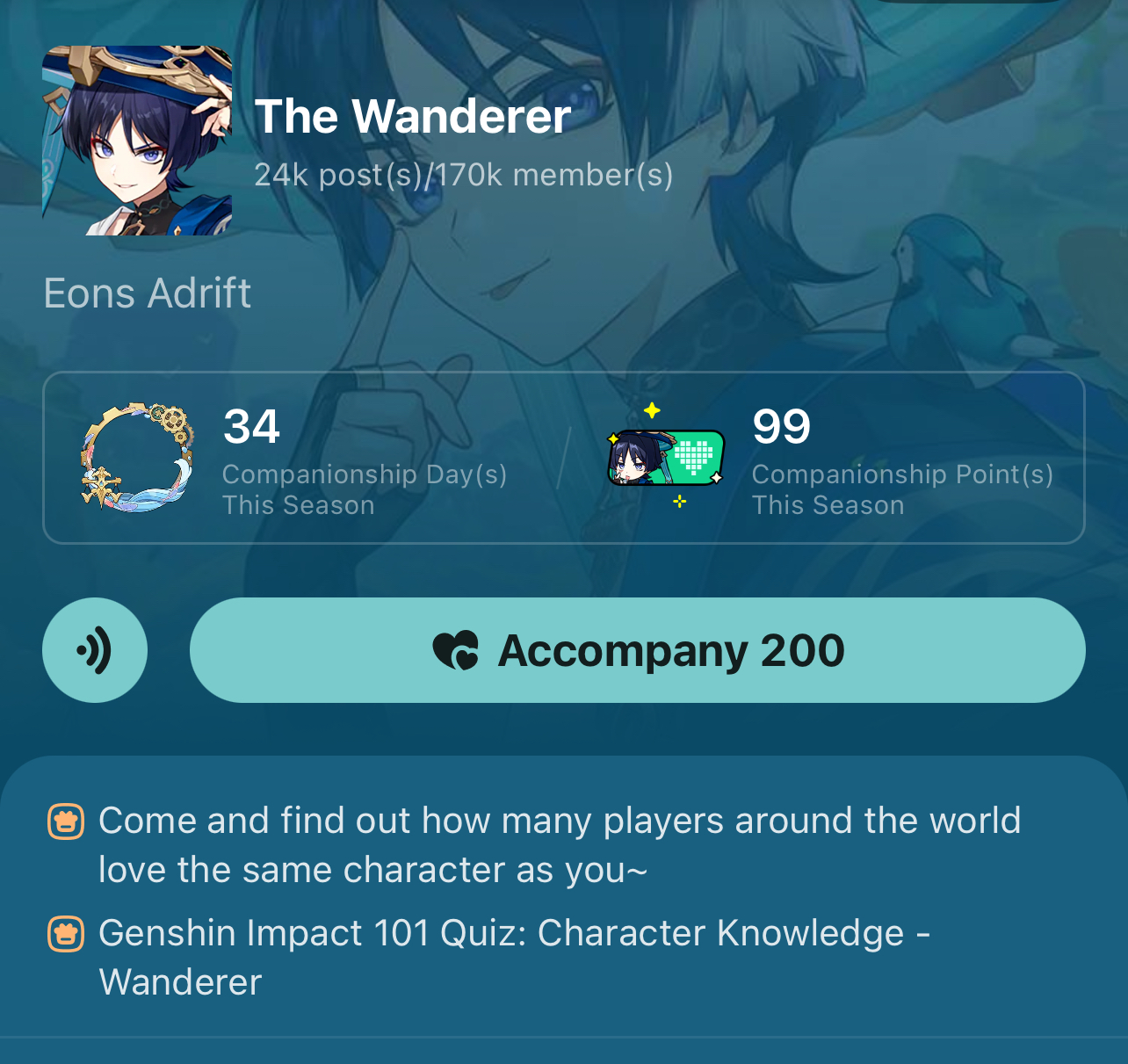Click The Wanderer channel name
1128x1064 pixels.
click(413, 115)
